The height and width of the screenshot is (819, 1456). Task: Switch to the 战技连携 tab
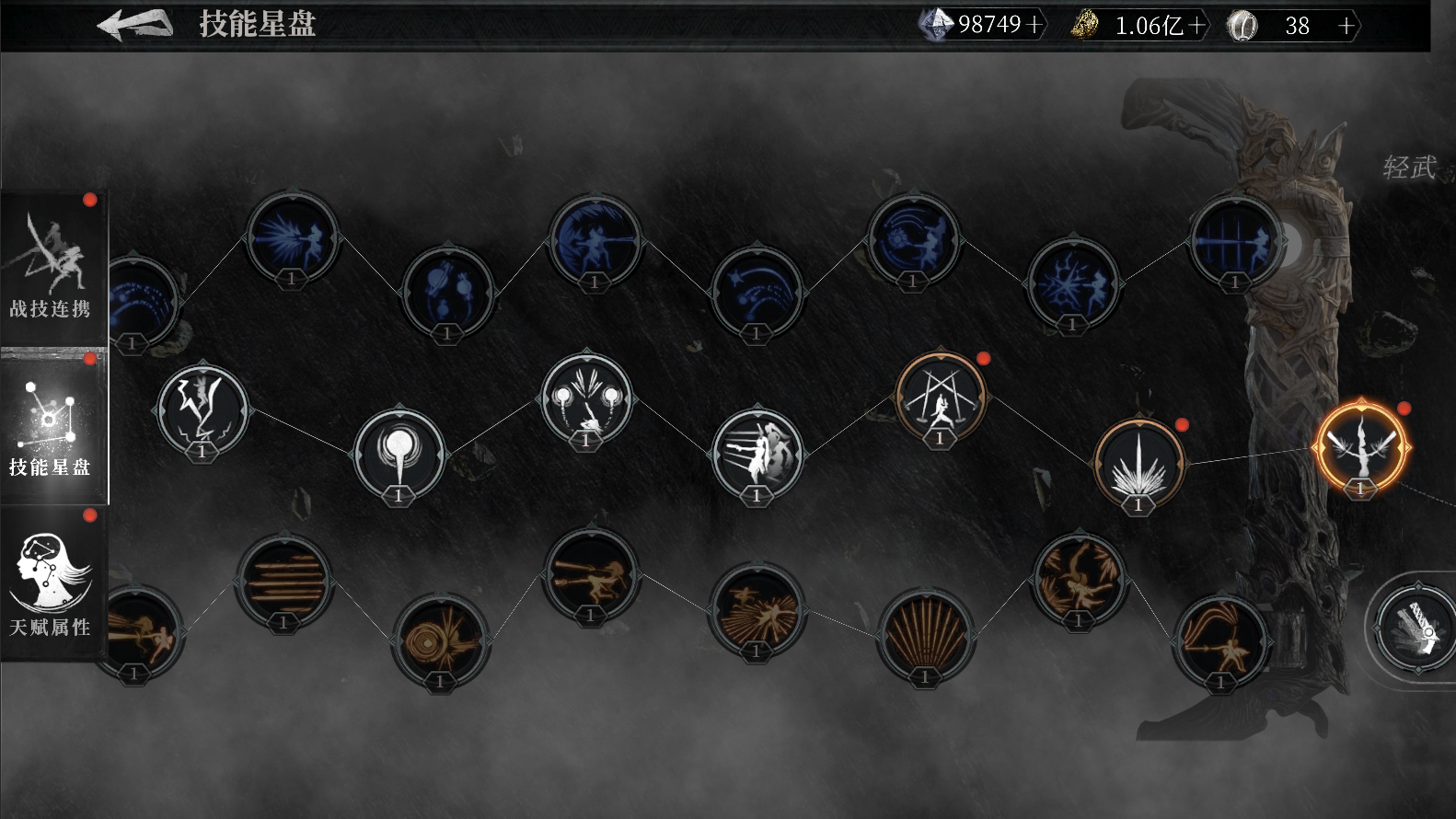(52, 267)
